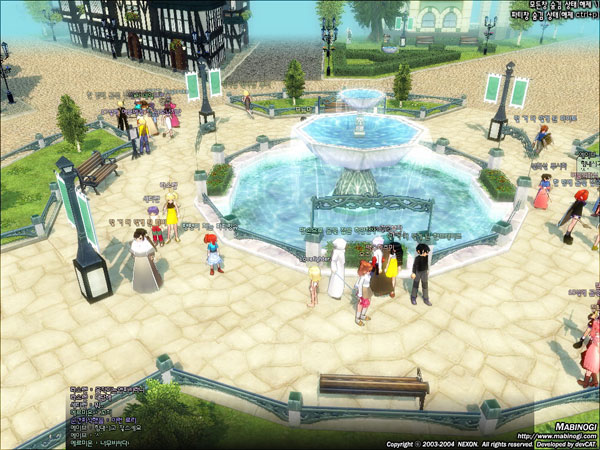The image size is (600, 450).
Task: Click the chat log text overlay
Action: pyautogui.click(x=107, y=413)
